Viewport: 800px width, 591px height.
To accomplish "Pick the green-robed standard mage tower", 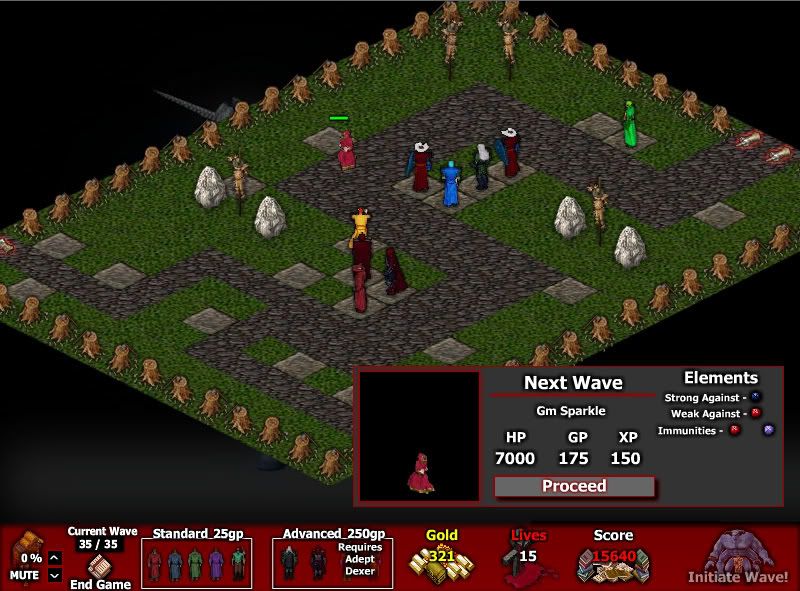I will (x=196, y=564).
